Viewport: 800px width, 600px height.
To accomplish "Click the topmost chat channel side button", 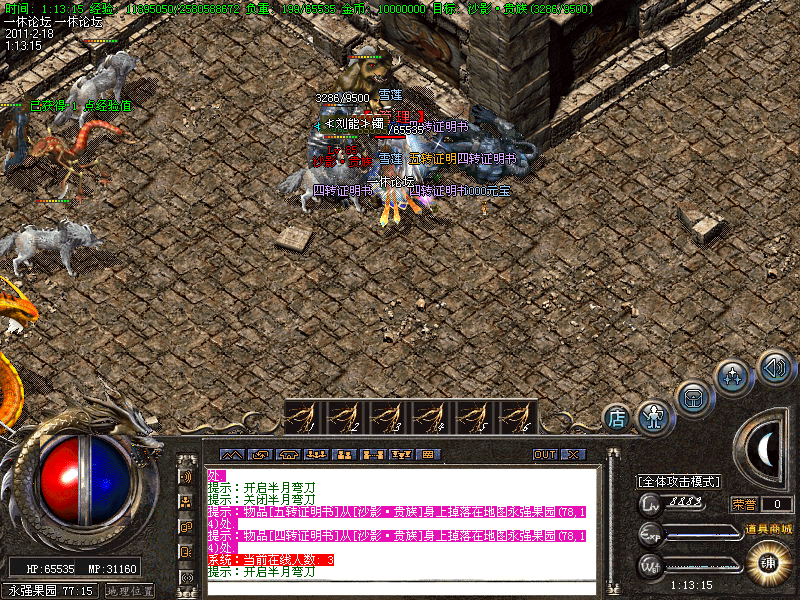I will pos(186,478).
